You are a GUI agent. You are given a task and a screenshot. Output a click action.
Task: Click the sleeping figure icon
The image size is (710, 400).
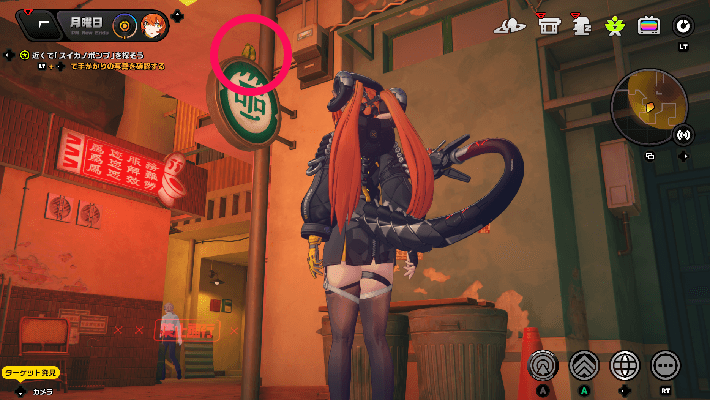tap(581, 26)
